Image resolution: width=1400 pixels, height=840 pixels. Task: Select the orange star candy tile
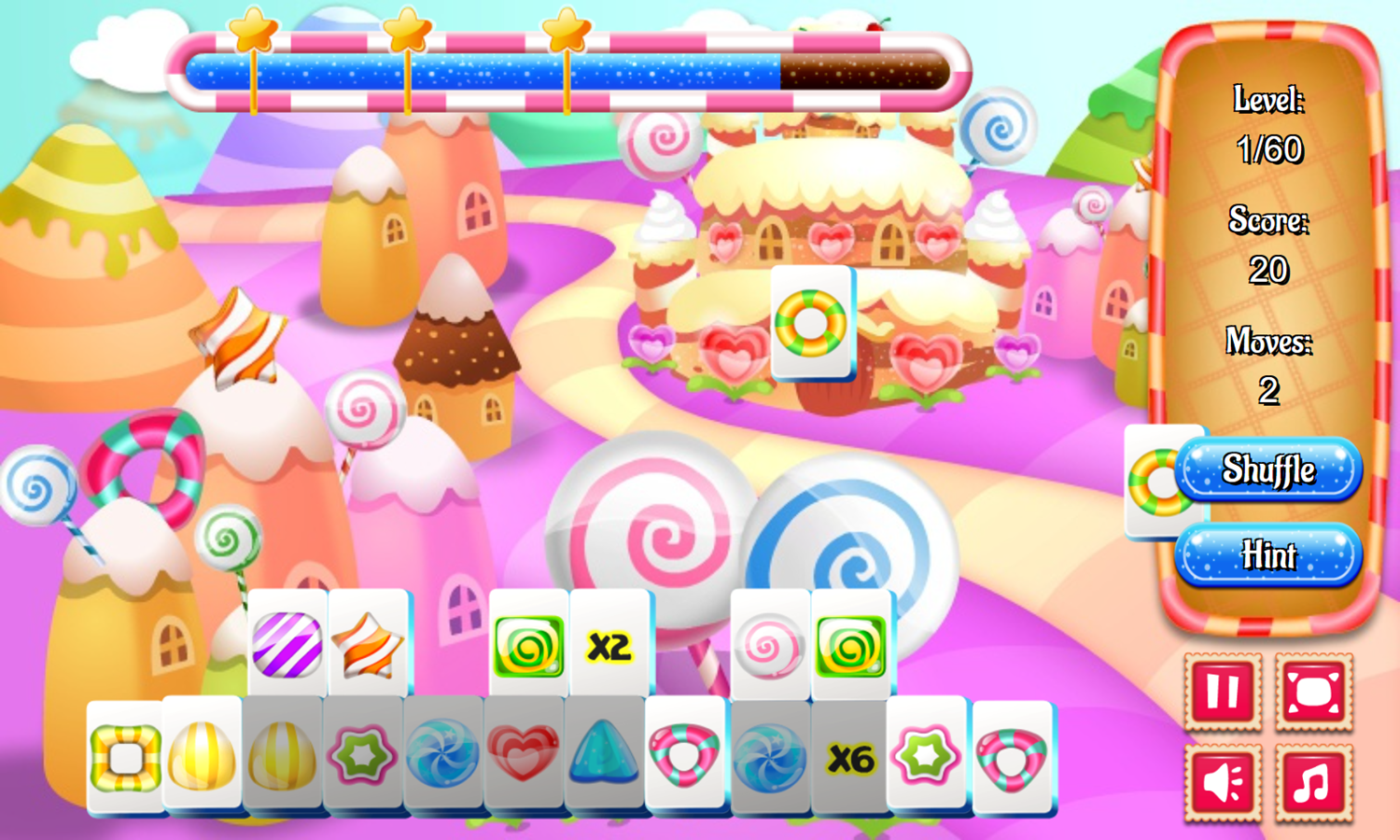coord(367,644)
